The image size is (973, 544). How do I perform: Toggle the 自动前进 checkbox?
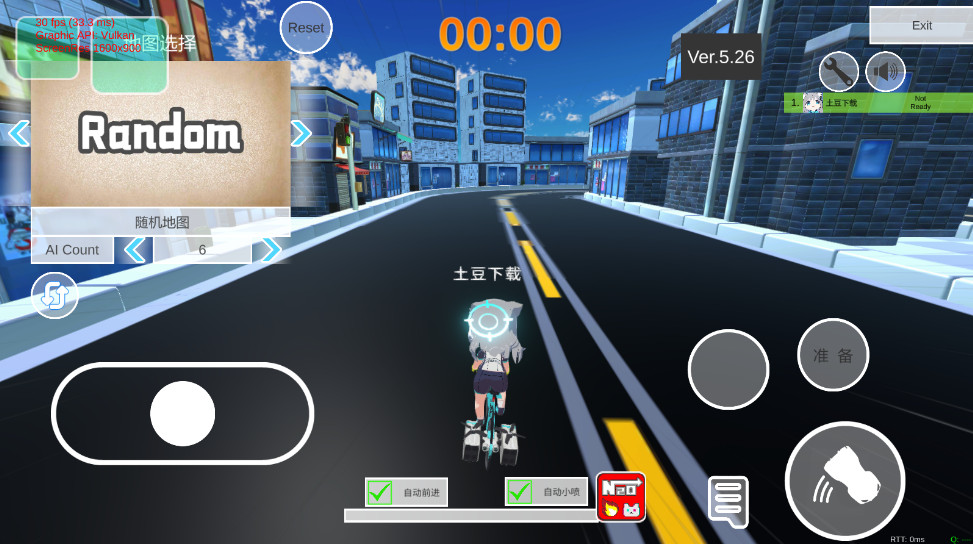[x=380, y=492]
